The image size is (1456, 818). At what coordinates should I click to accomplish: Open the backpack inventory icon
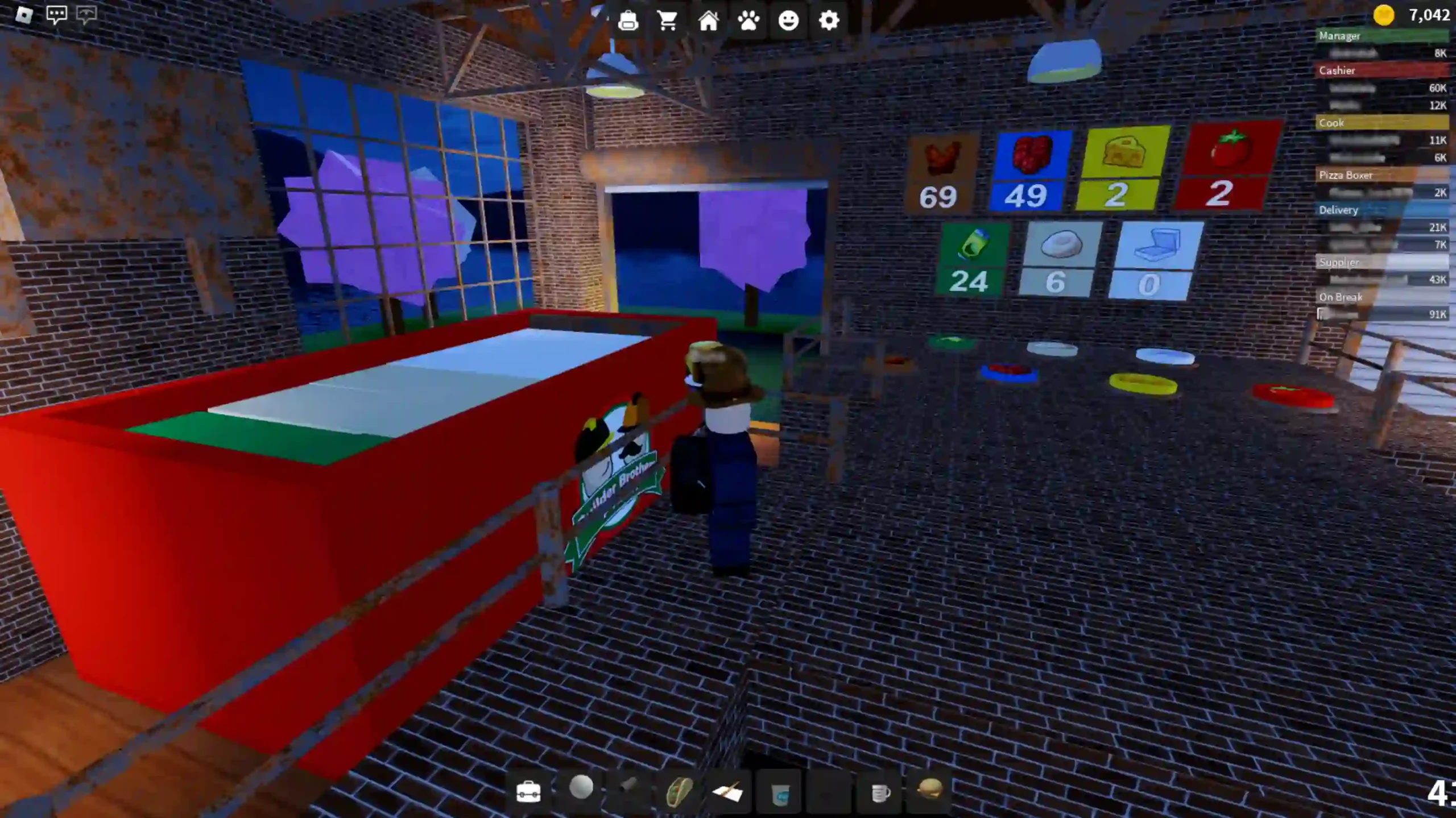pos(629,21)
